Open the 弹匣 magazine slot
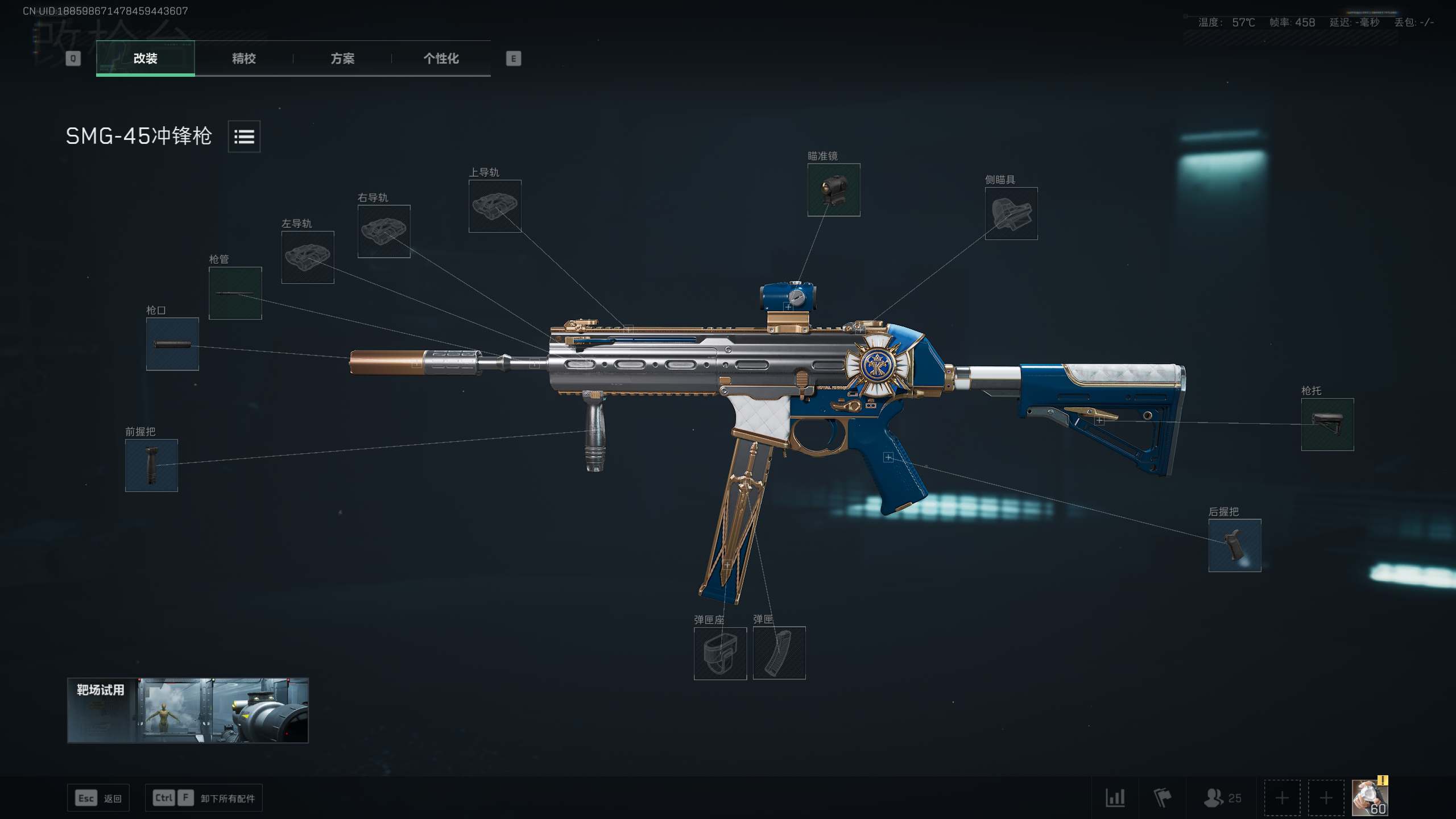This screenshot has height=819, width=1456. (779, 653)
